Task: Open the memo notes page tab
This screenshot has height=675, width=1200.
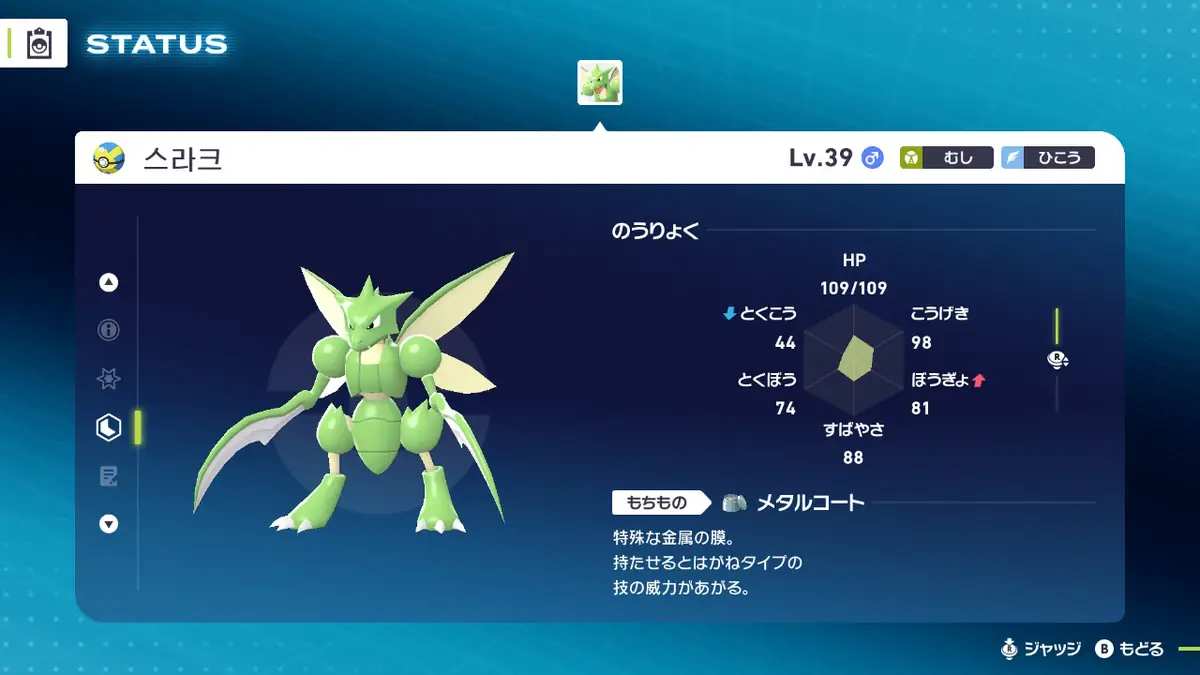Action: coord(109,476)
